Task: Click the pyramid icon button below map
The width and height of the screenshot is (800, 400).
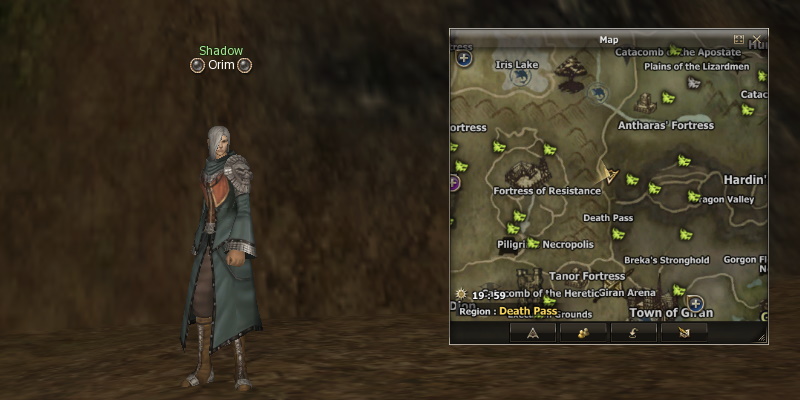Action: click(533, 332)
